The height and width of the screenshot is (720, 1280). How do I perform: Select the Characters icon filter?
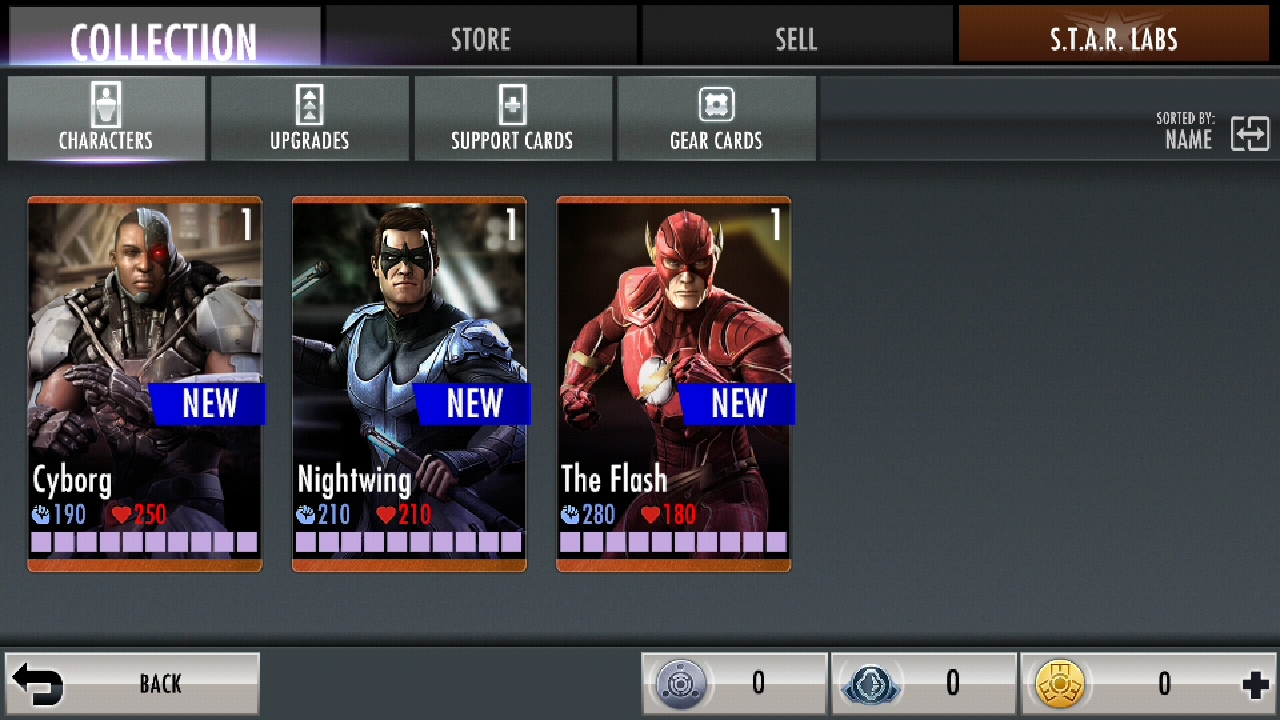pyautogui.click(x=105, y=105)
